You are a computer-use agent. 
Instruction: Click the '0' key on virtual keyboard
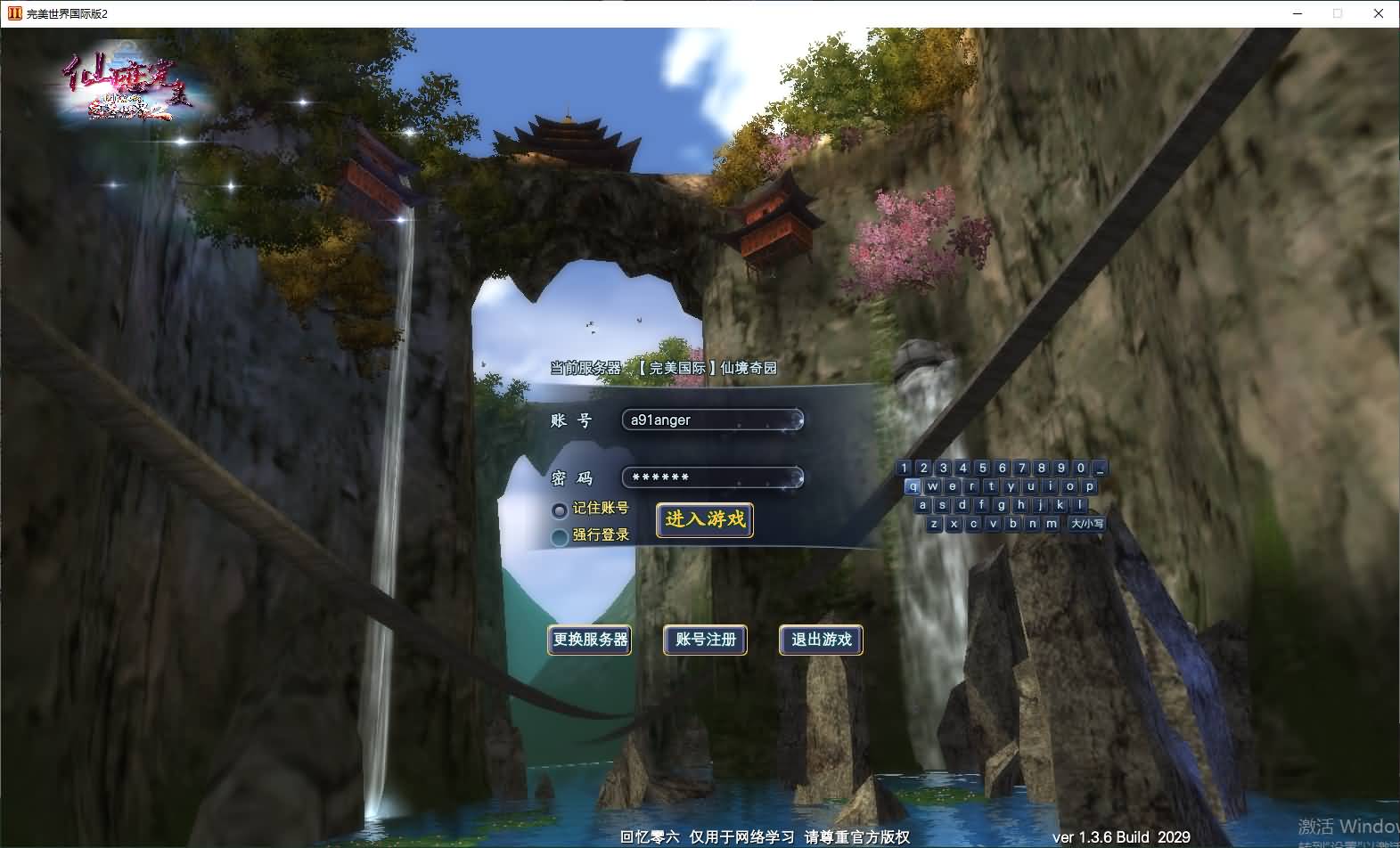pos(1080,468)
